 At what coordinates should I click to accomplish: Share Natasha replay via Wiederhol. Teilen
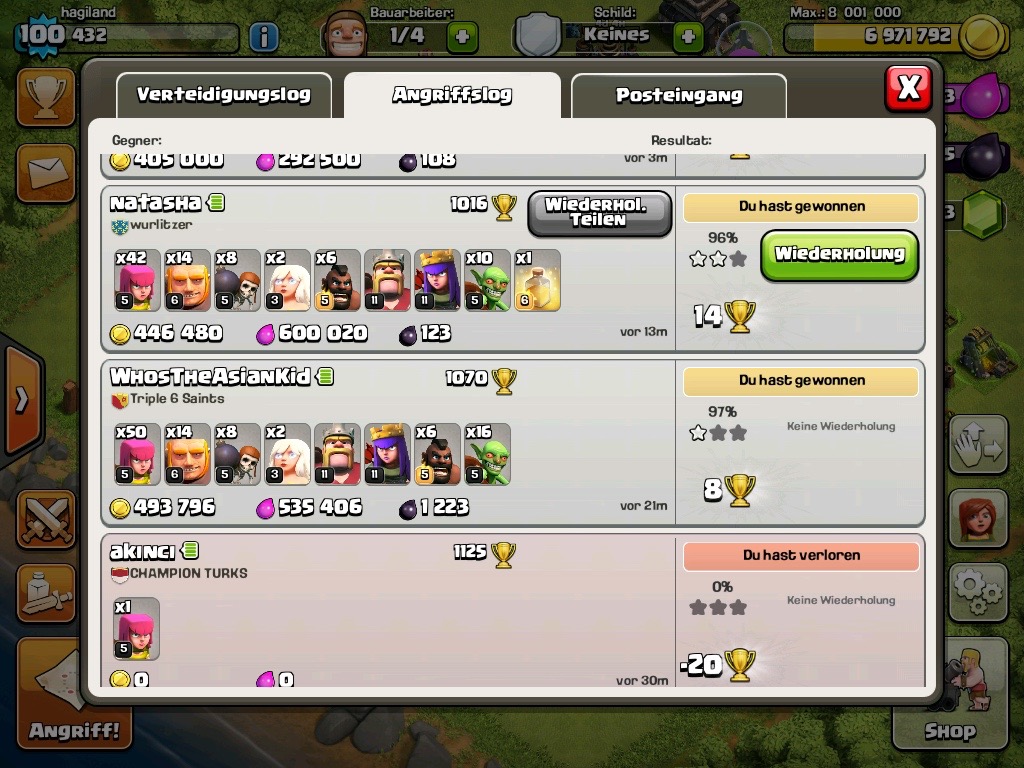click(x=599, y=213)
